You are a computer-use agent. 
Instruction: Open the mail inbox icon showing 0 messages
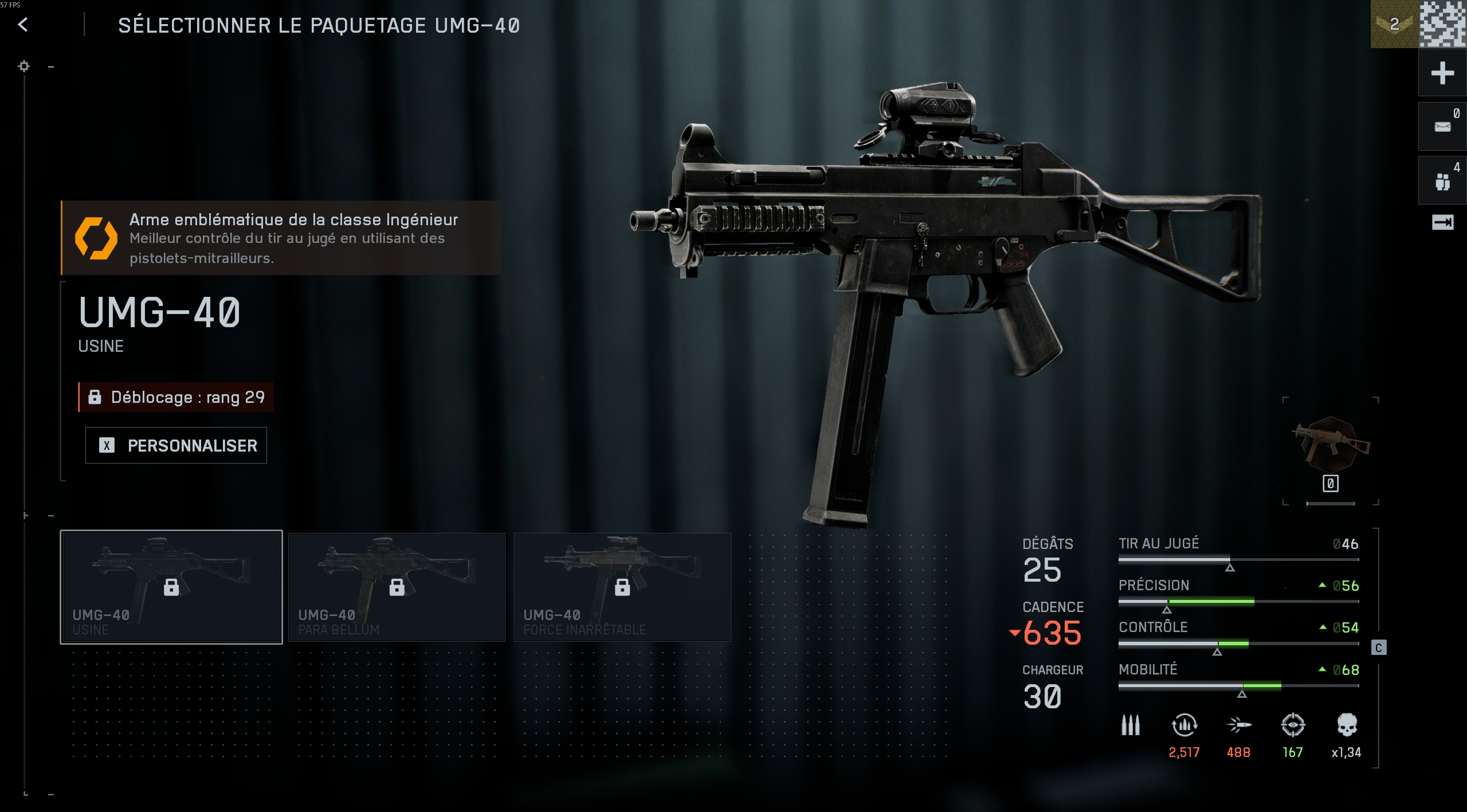coord(1443,126)
